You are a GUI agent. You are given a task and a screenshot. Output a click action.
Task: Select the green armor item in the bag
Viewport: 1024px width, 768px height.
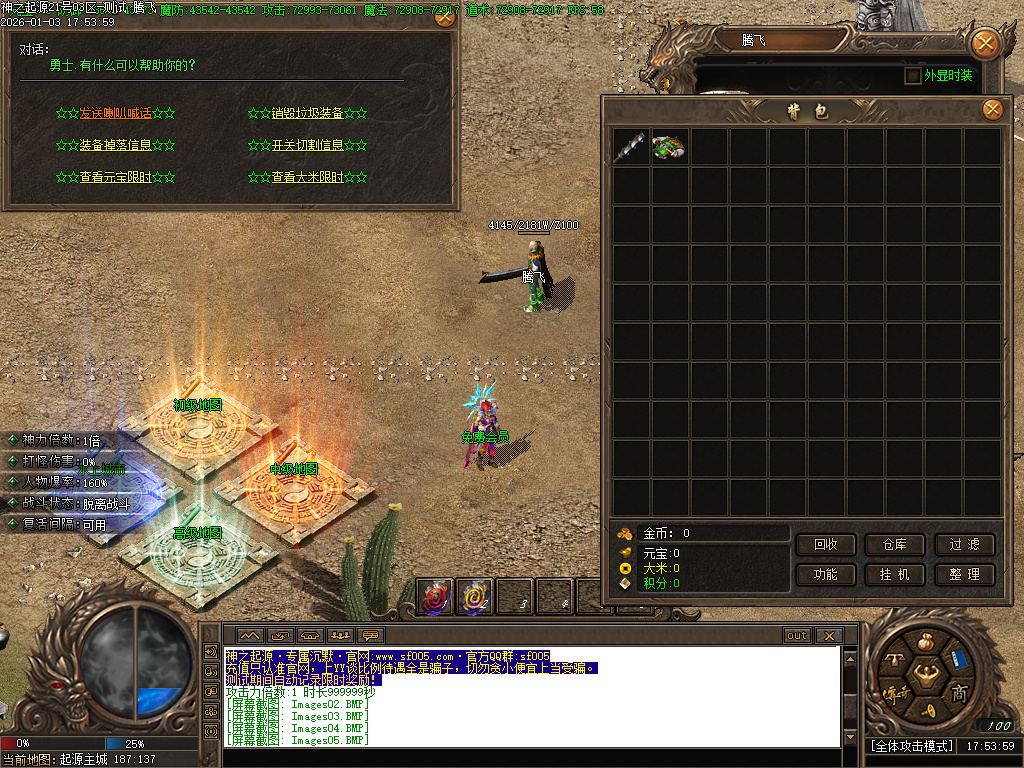coord(670,147)
